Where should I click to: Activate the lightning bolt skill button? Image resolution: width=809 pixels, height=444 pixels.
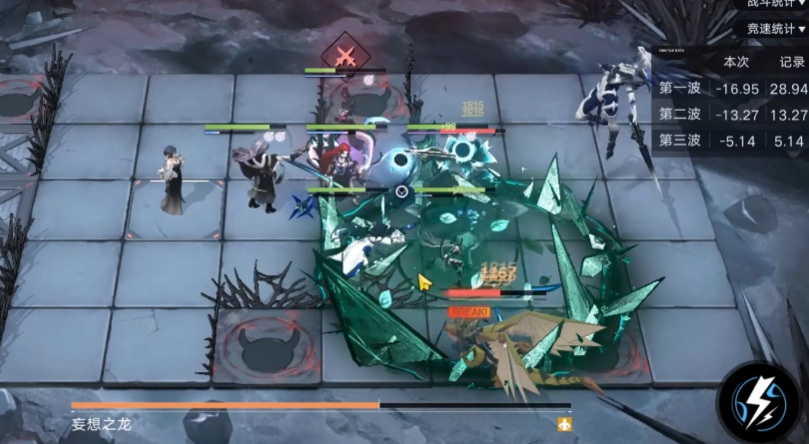point(759,401)
